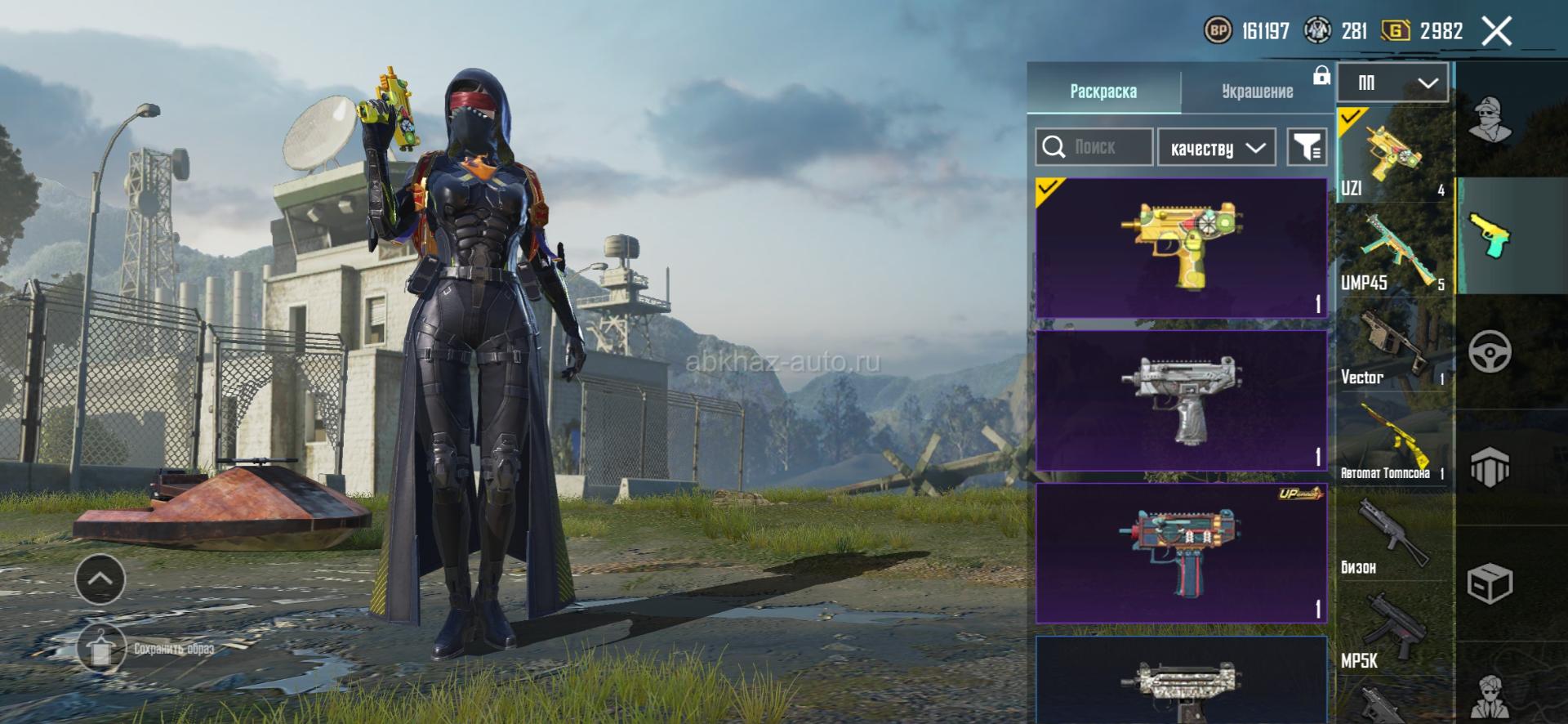Screen dimensions: 1568x724
Task: Select the yellow UZI skin
Action: (1181, 248)
